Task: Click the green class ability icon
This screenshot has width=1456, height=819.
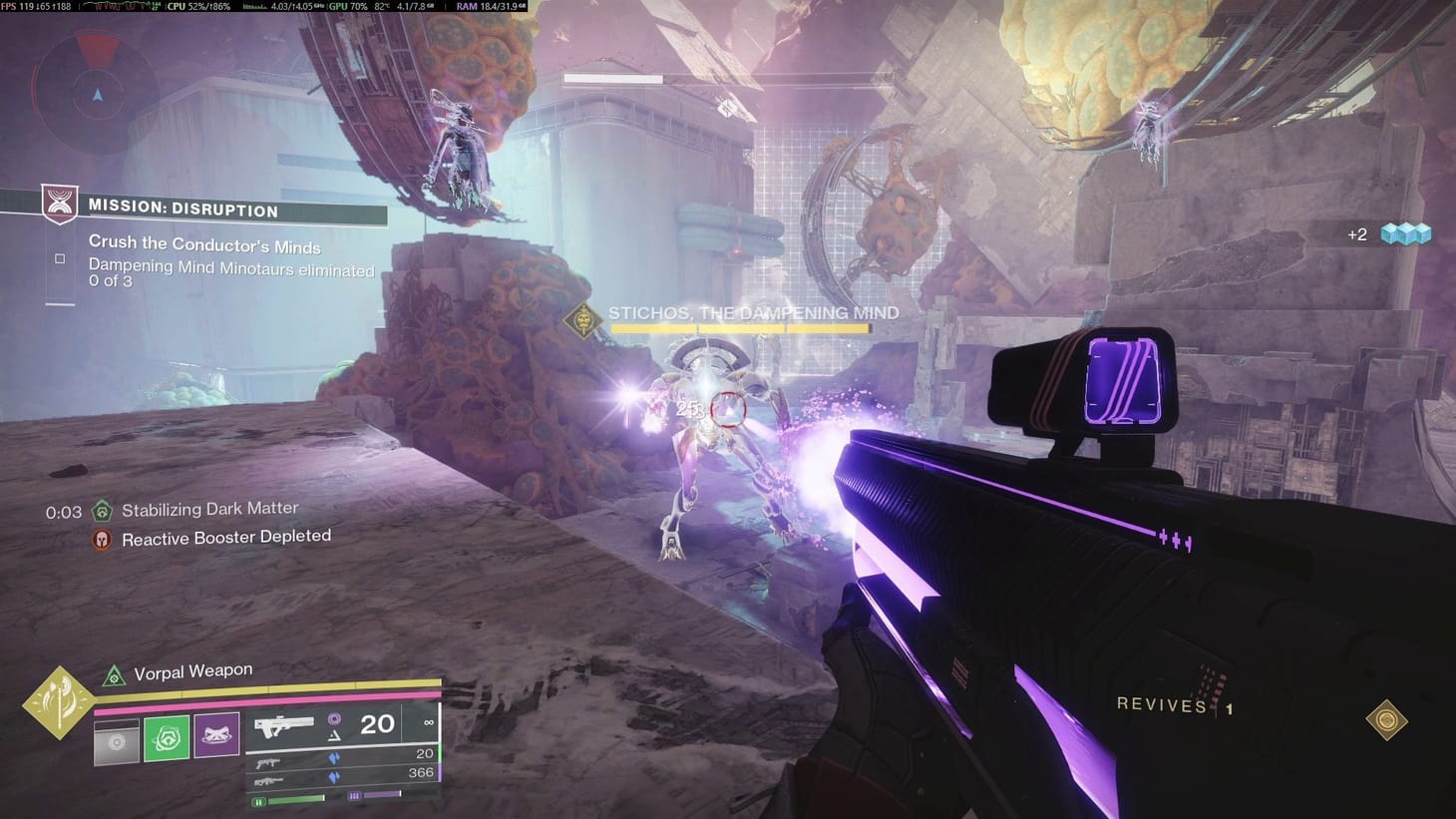Action: tap(168, 736)
